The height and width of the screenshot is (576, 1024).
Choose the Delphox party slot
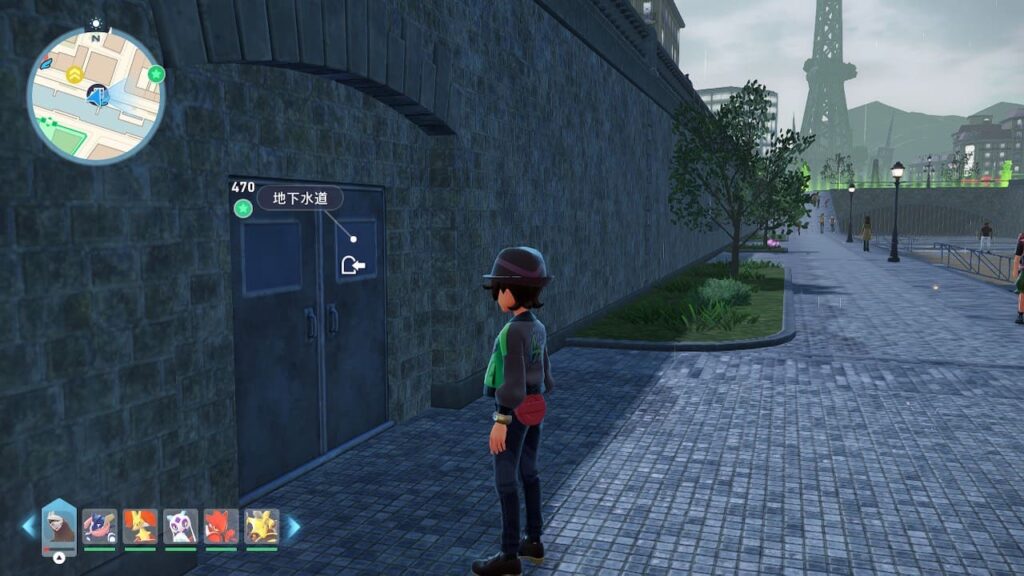(x=140, y=526)
